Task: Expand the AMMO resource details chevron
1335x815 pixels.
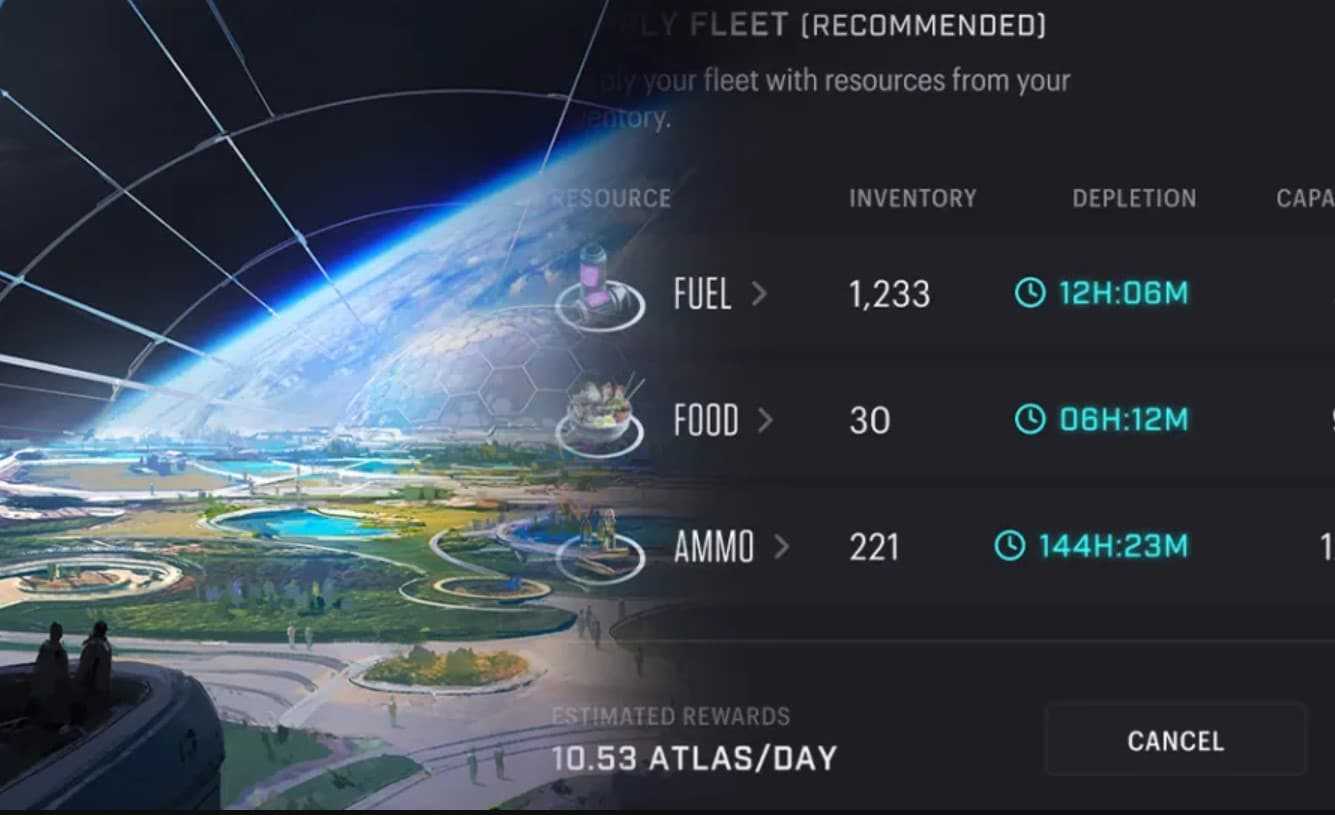Action: tap(786, 546)
